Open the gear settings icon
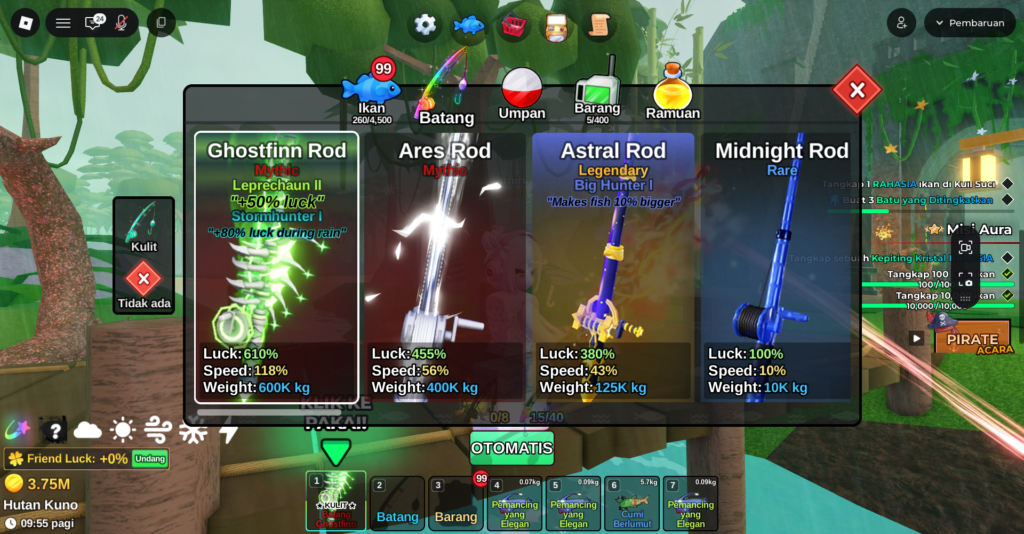The width and height of the screenshot is (1024, 534). point(425,25)
